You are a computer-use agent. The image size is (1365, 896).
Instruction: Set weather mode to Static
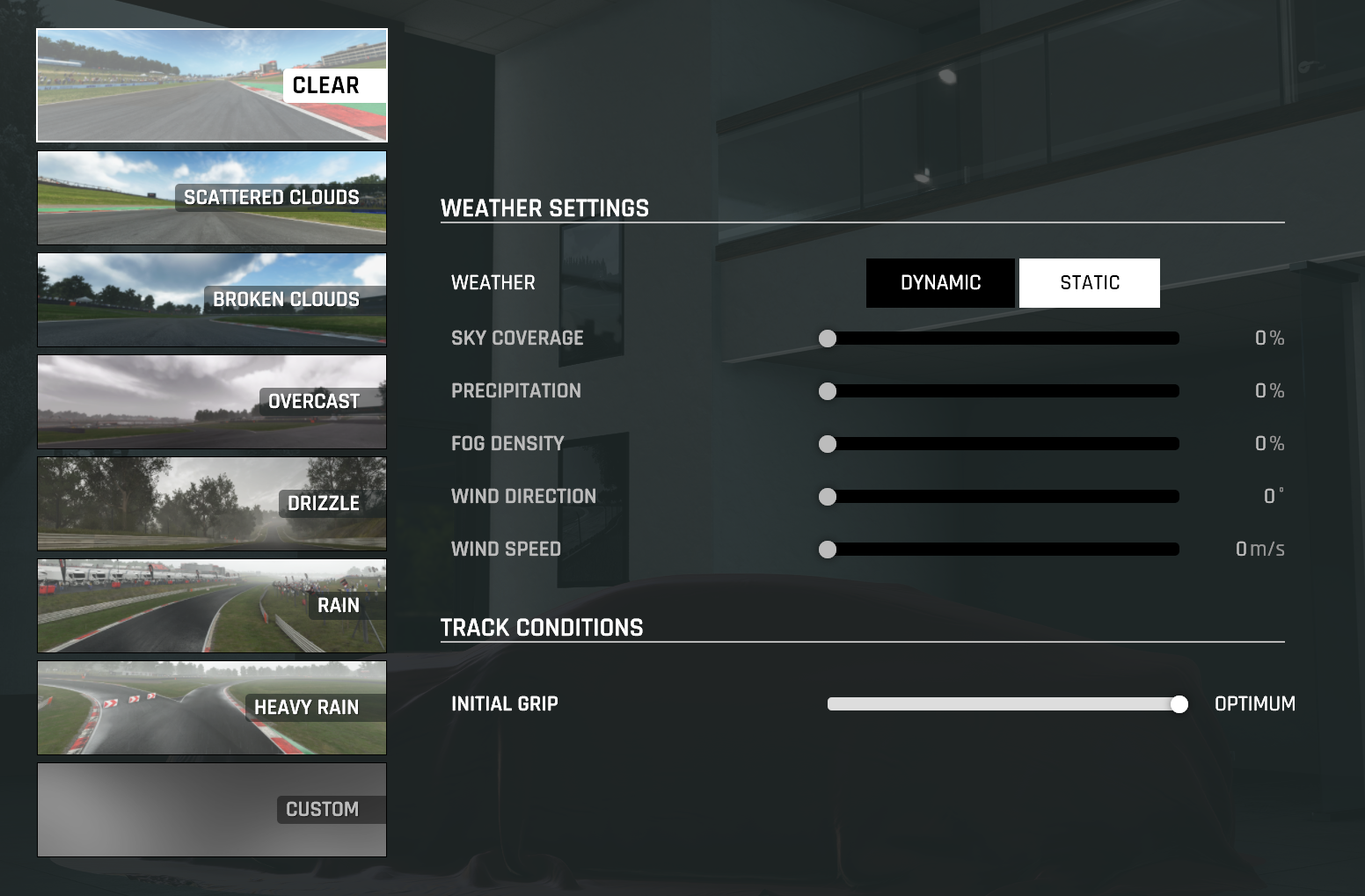(x=1089, y=283)
